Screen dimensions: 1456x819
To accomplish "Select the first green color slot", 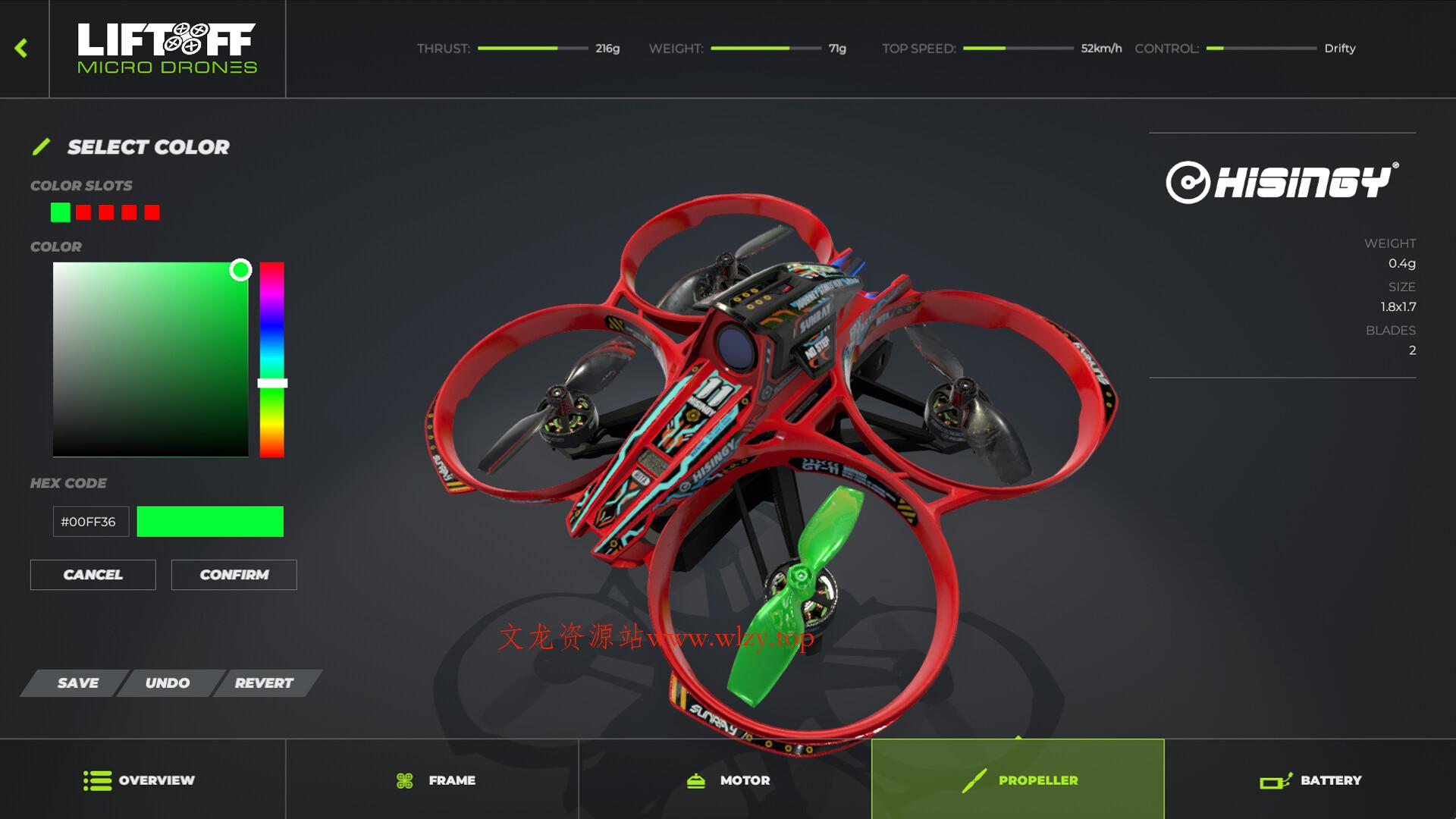I will [60, 212].
